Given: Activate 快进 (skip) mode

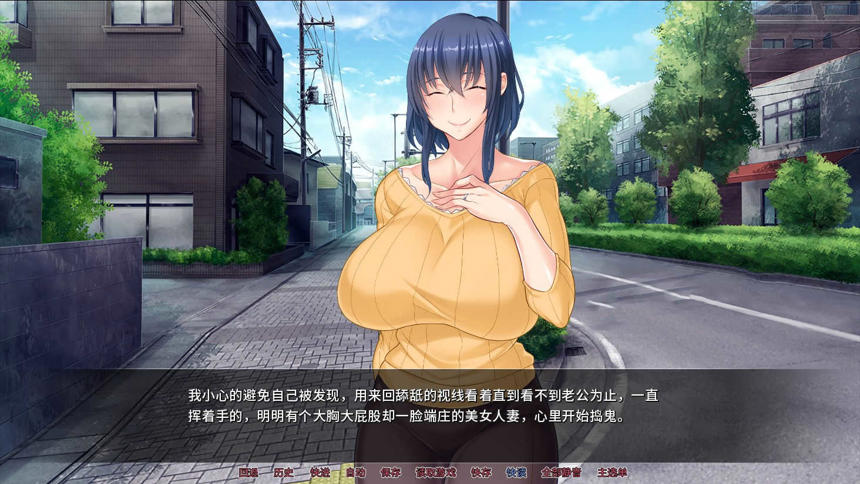Looking at the screenshot, I should tap(320, 472).
